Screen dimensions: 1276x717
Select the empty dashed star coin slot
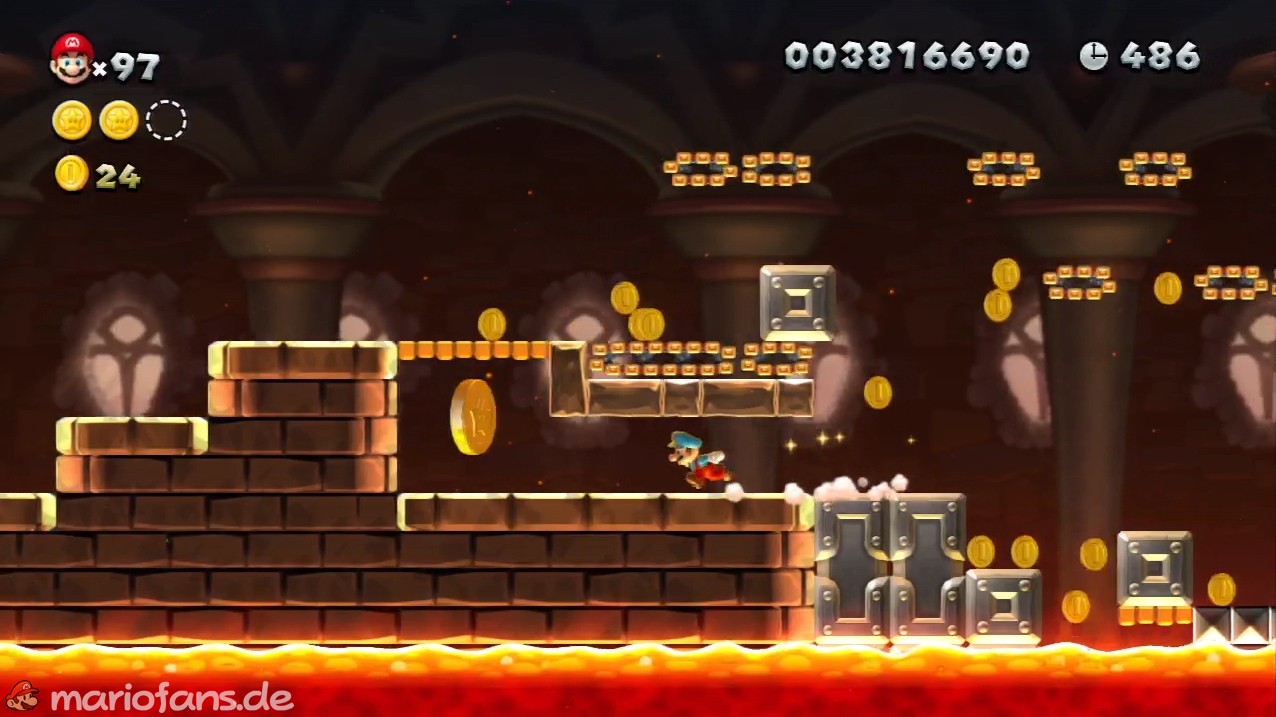click(x=166, y=120)
